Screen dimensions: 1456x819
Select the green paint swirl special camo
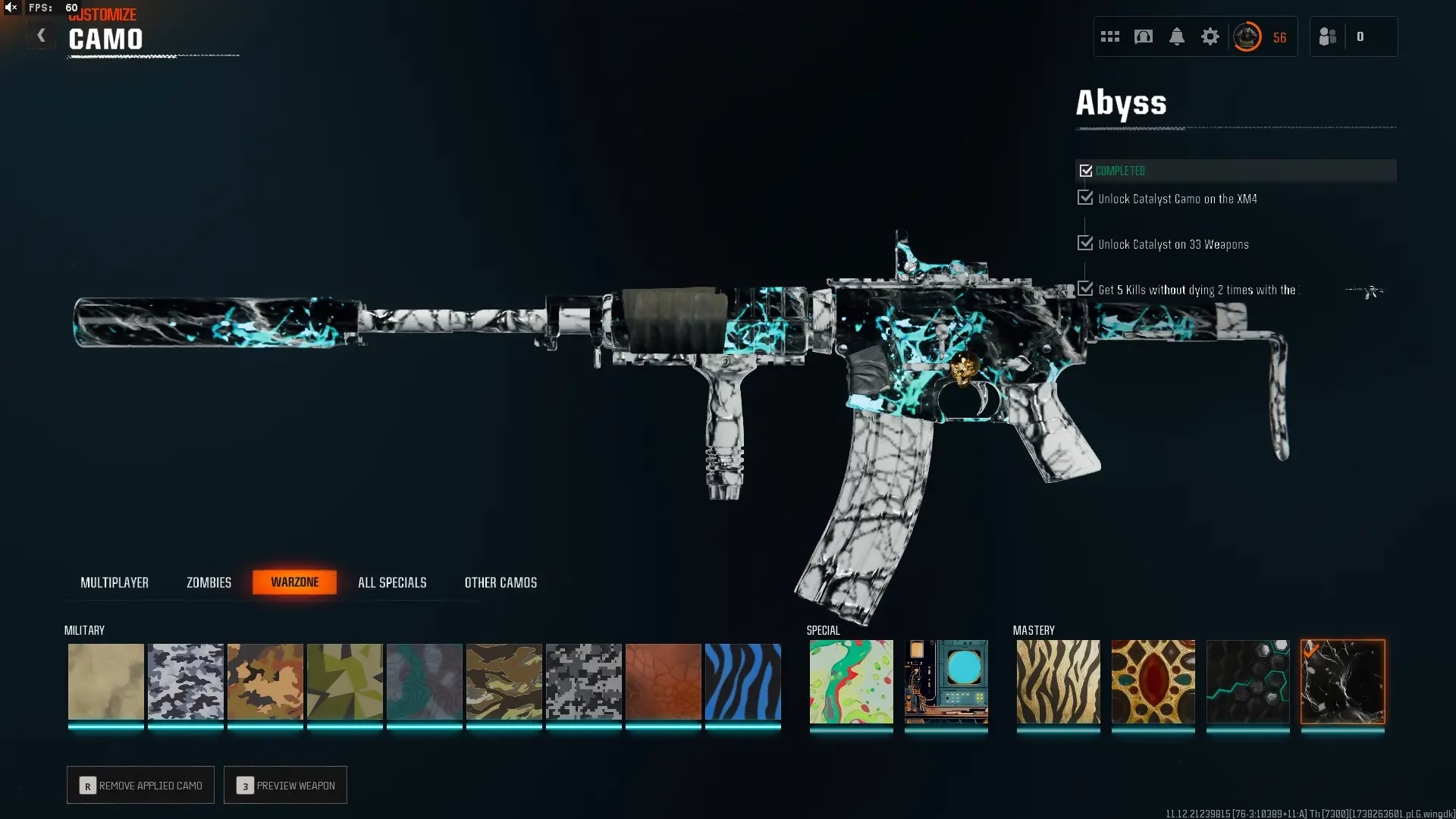851,682
